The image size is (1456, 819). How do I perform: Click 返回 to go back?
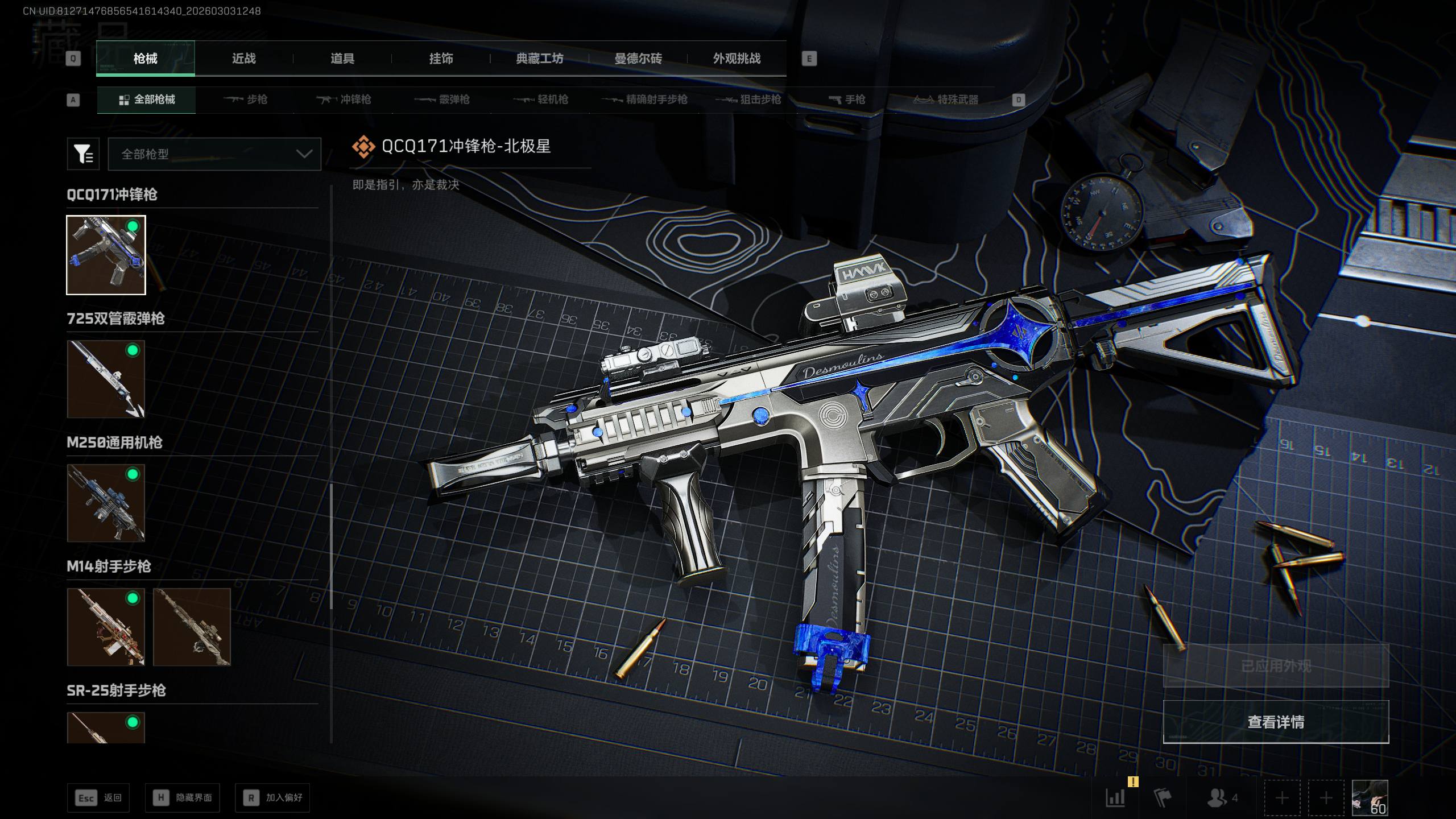pyautogui.click(x=98, y=798)
